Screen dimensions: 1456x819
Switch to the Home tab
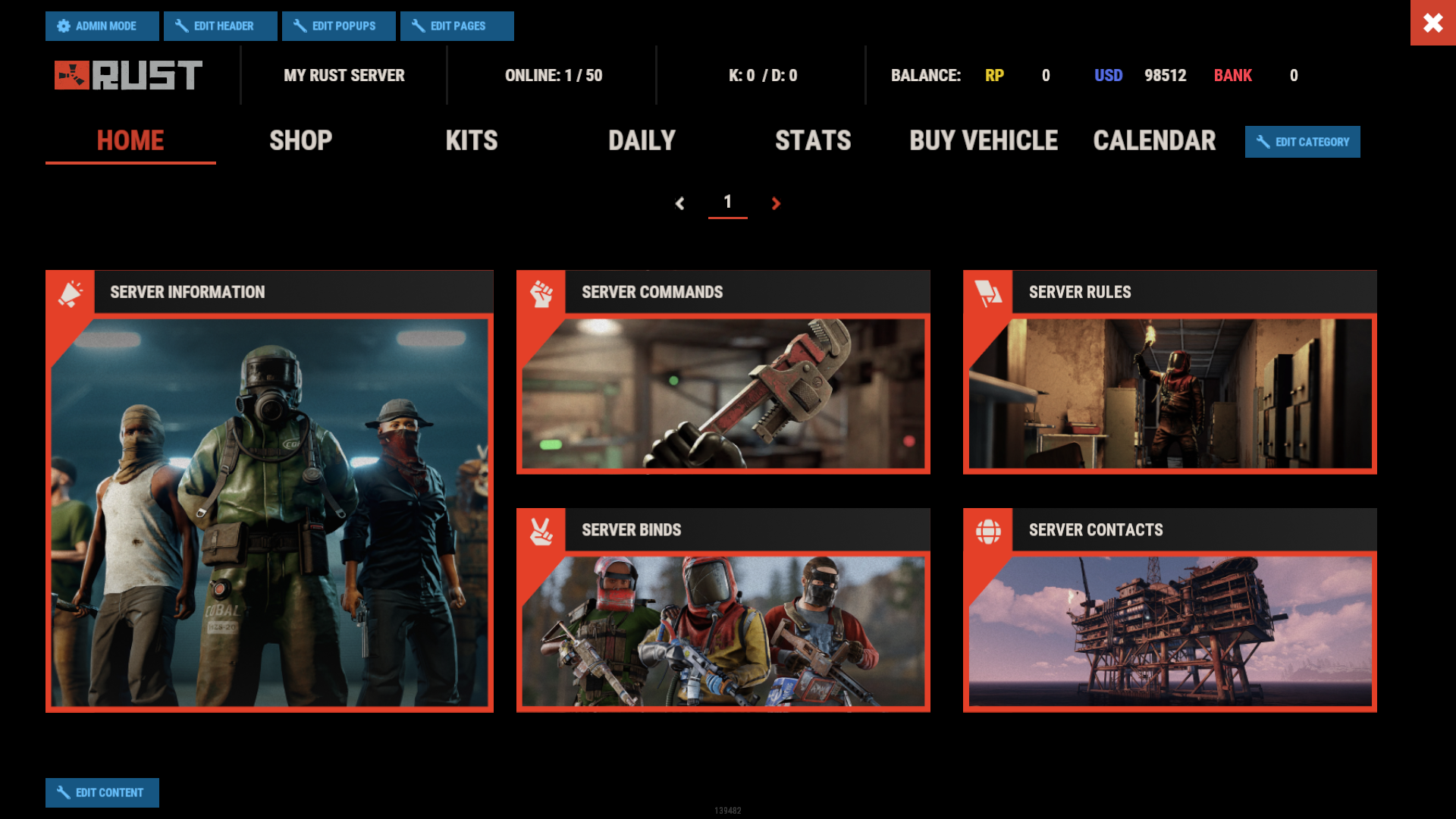(x=130, y=141)
